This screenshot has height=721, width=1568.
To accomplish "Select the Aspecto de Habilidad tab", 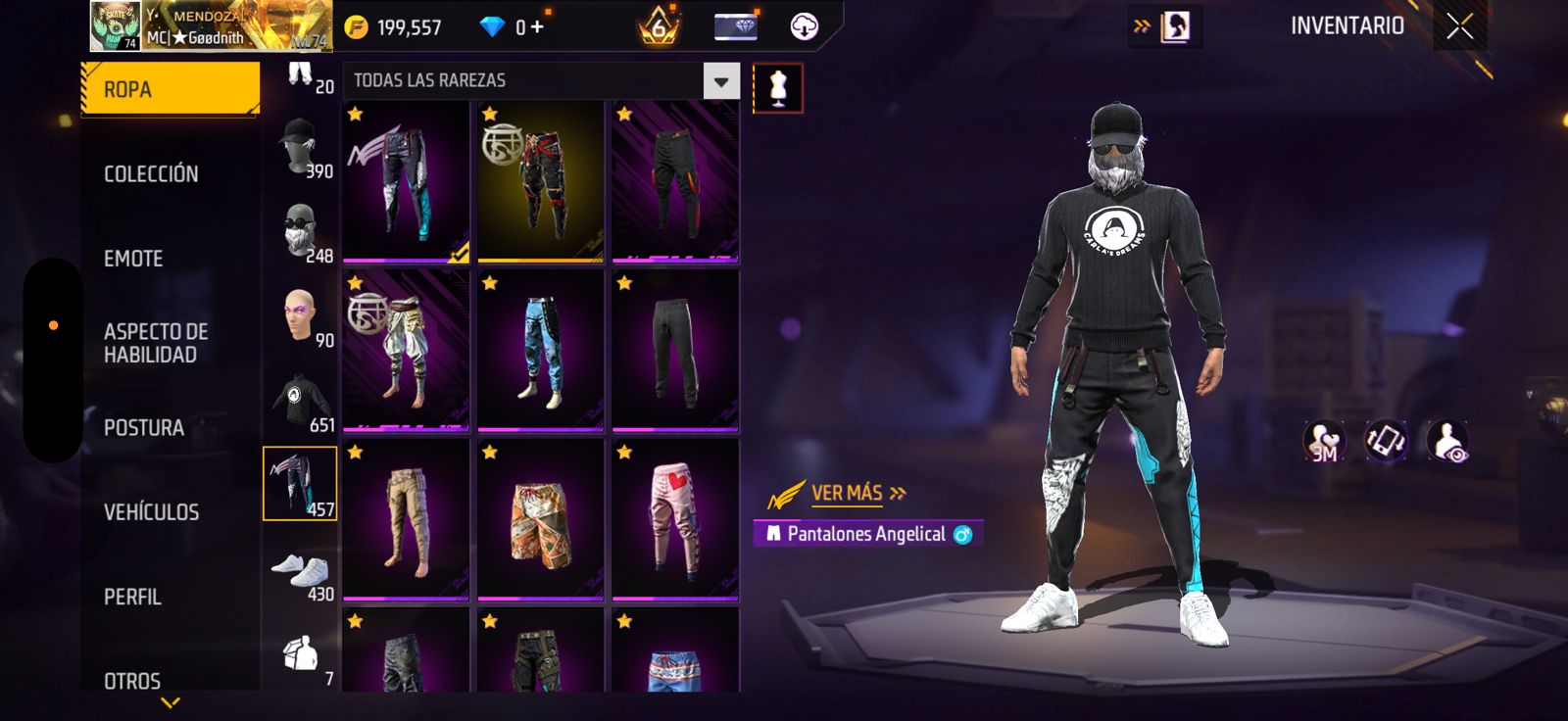I will (x=156, y=343).
